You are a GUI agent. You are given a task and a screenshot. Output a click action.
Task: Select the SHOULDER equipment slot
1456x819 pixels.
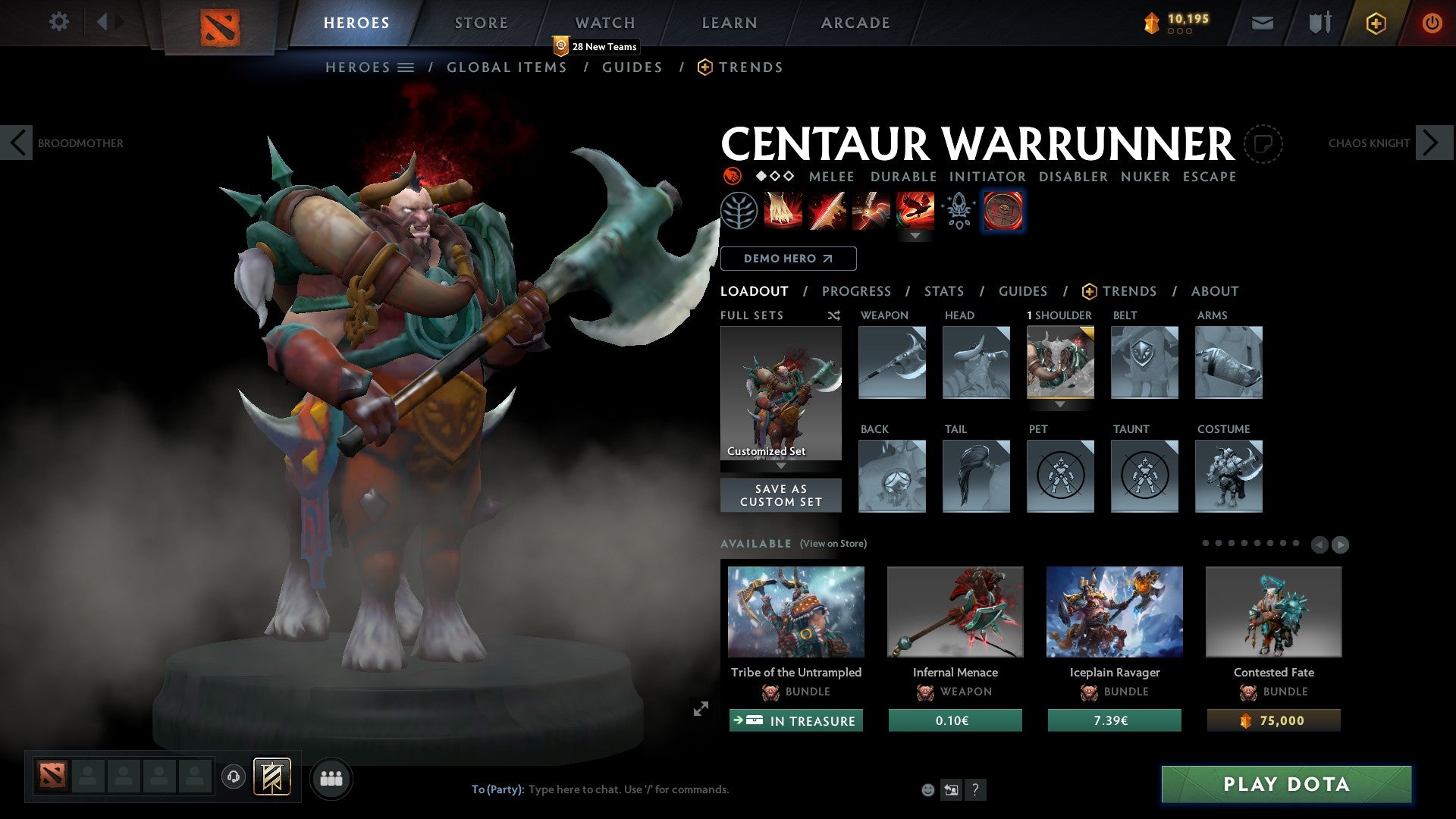point(1060,362)
